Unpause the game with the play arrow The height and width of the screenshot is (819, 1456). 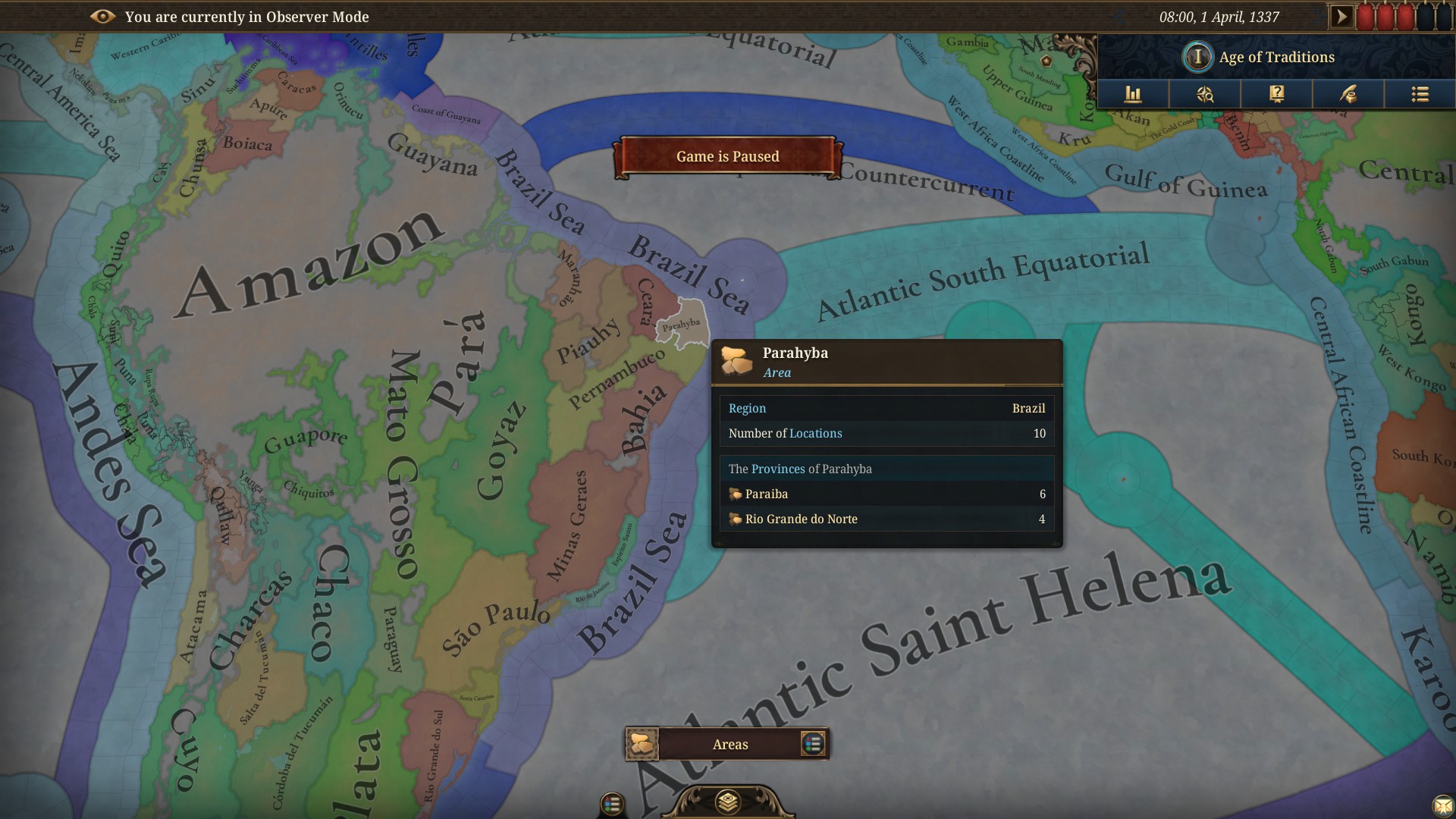pyautogui.click(x=1341, y=14)
